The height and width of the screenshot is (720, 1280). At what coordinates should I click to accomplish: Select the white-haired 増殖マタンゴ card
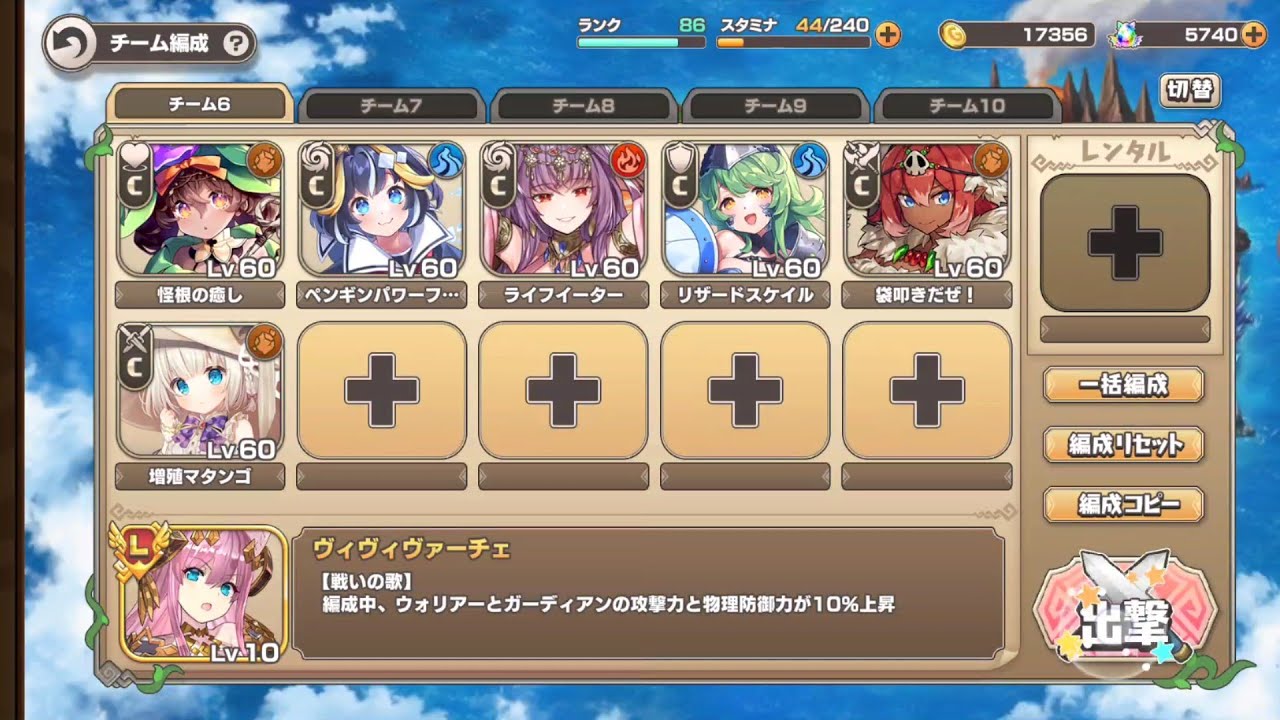point(200,391)
